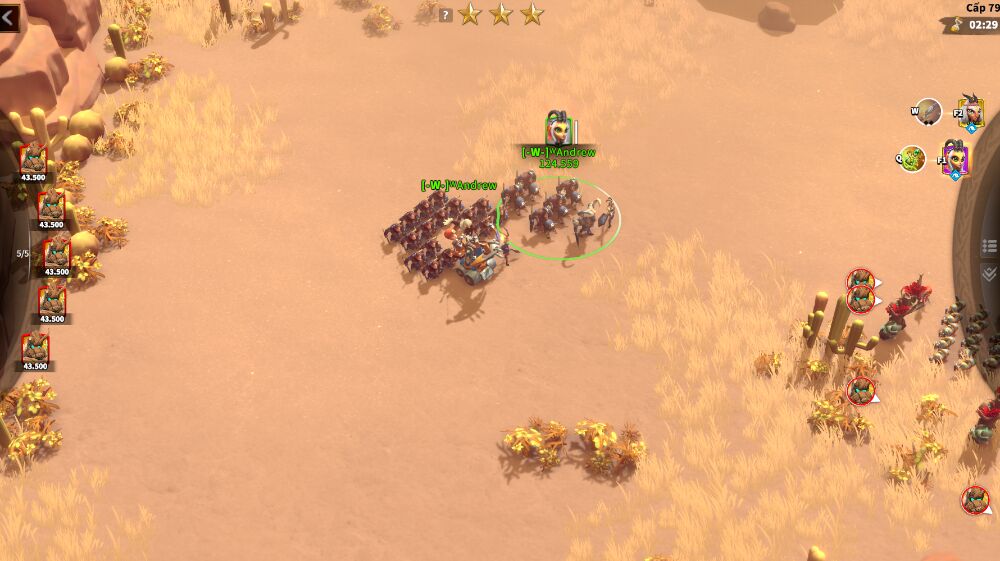This screenshot has height=561, width=1000.
Task: Open the list menu icon
Action: point(989,246)
